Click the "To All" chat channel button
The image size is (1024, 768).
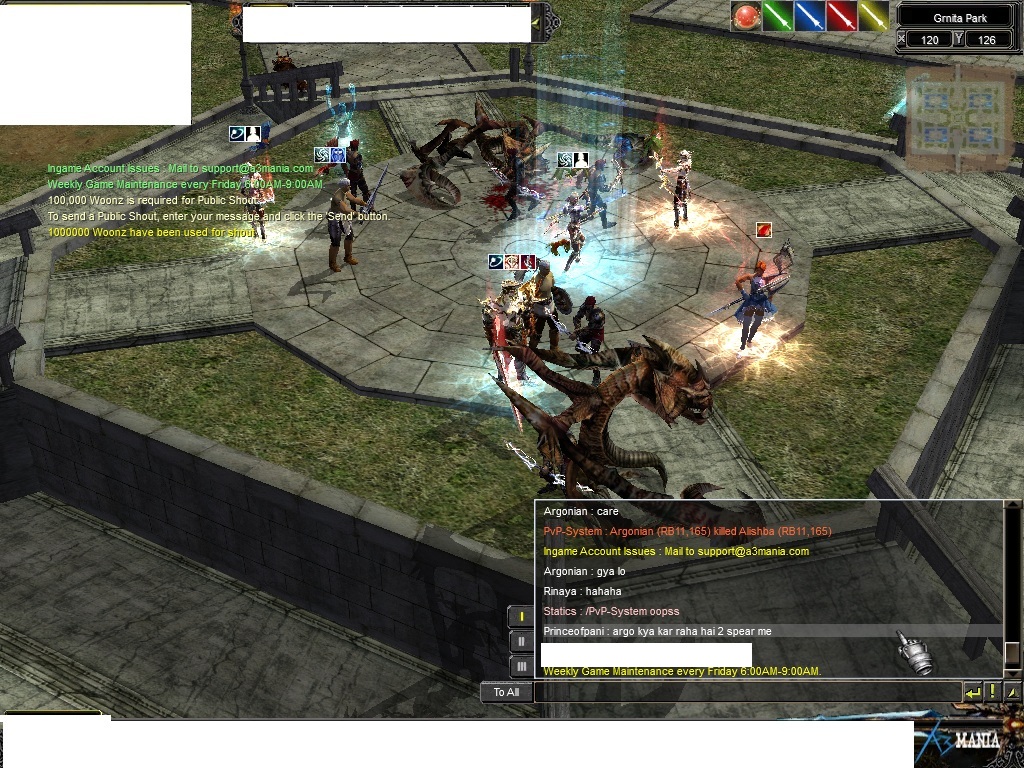click(506, 692)
